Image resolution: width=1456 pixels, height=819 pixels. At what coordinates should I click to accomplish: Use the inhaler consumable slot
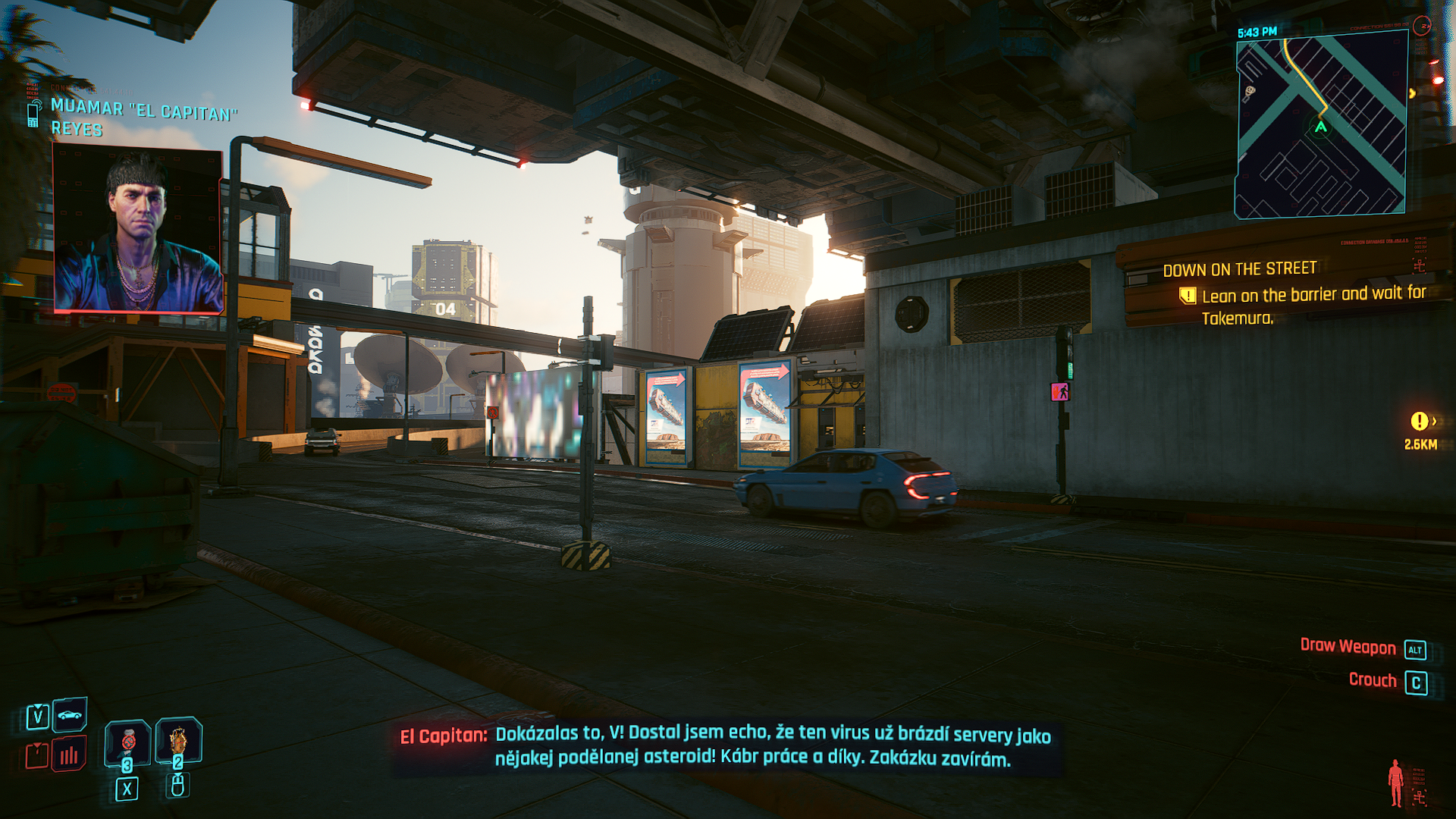(127, 742)
